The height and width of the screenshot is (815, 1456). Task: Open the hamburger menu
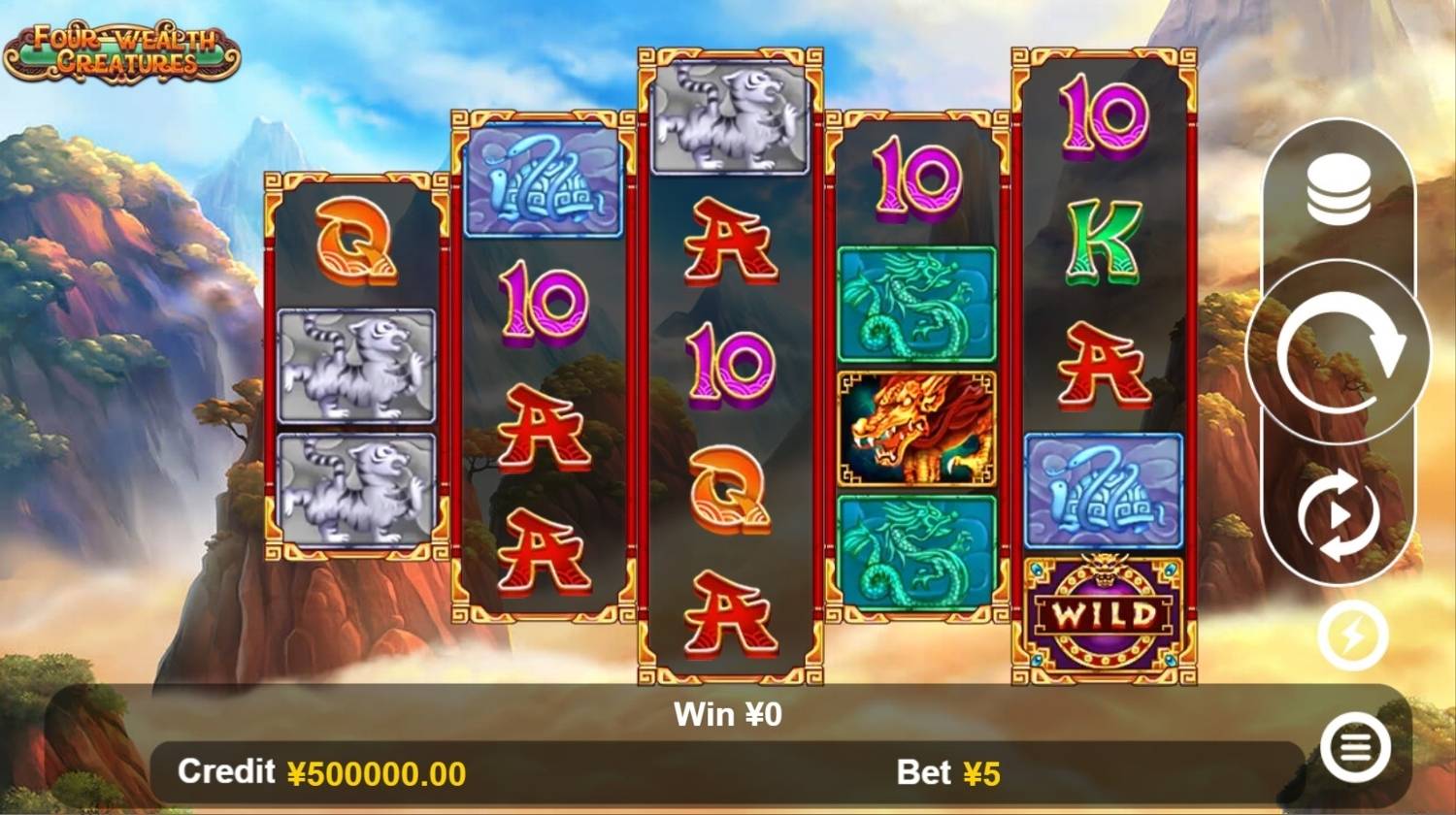(1355, 747)
